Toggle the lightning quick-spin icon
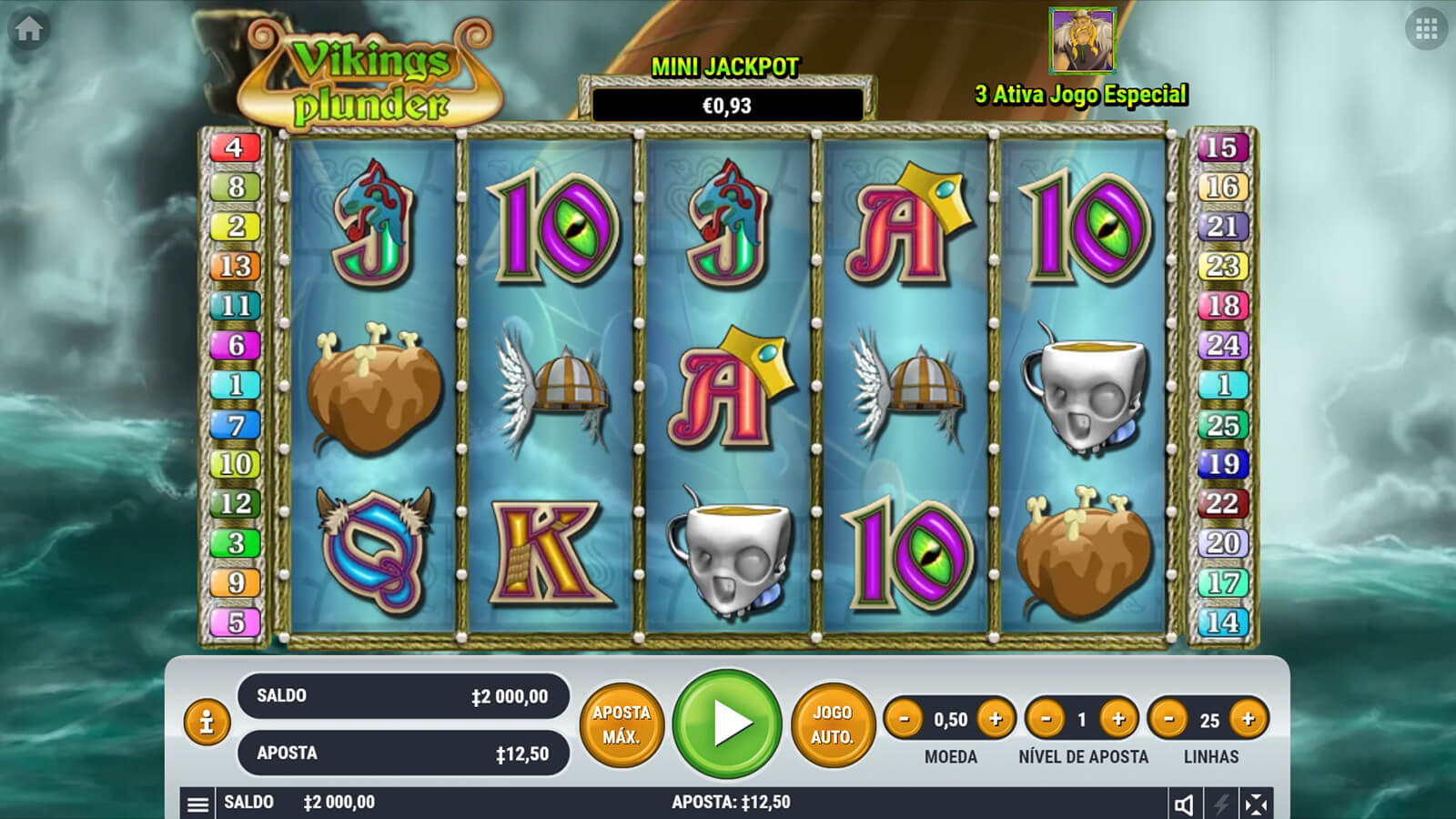The height and width of the screenshot is (819, 1456). 1220,804
